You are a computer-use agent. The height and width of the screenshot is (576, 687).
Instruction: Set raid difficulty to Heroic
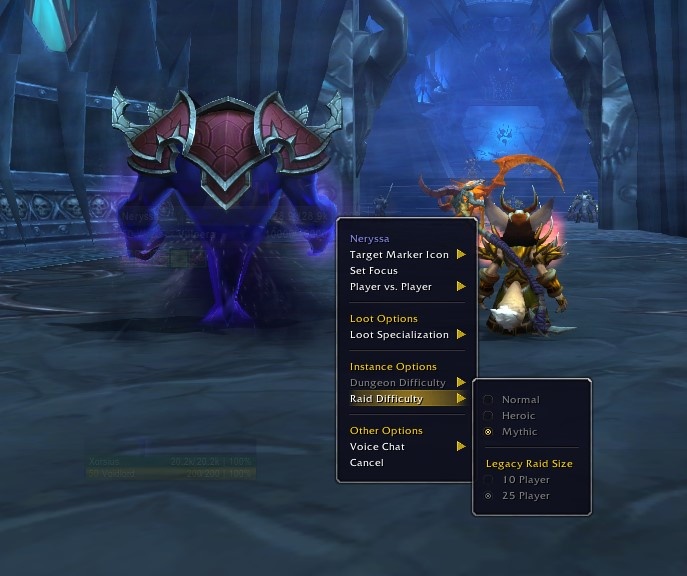click(518, 416)
